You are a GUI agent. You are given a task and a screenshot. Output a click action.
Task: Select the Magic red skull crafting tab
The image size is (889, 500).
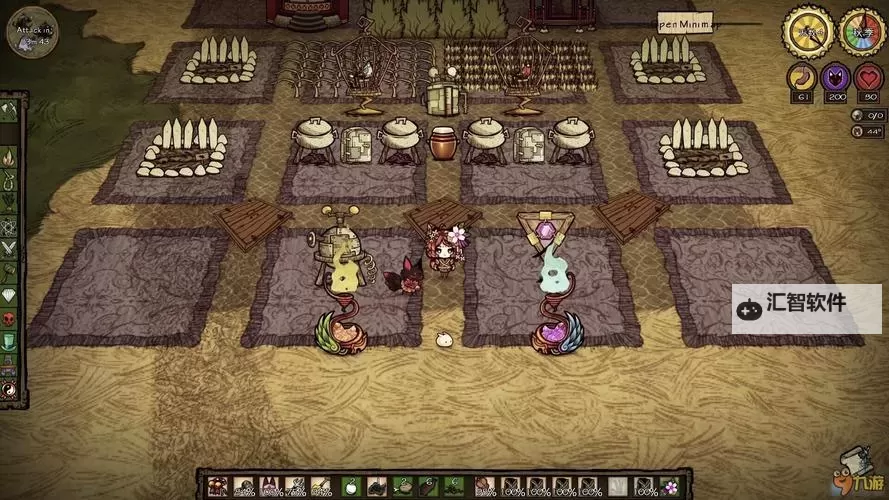tap(9, 318)
